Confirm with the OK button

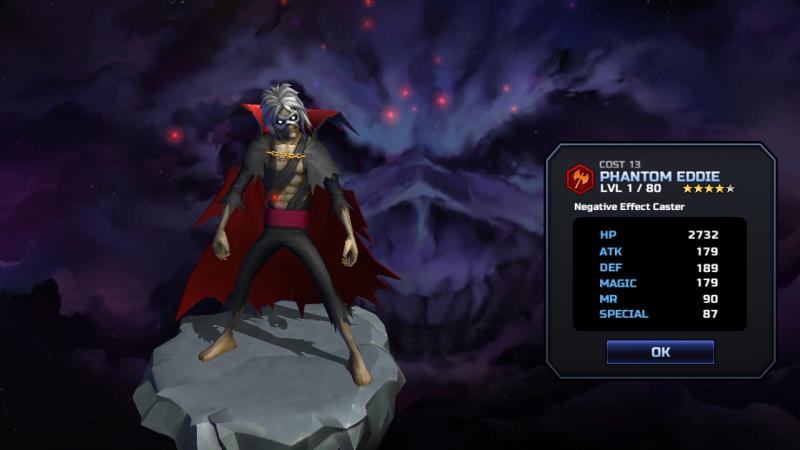click(660, 352)
